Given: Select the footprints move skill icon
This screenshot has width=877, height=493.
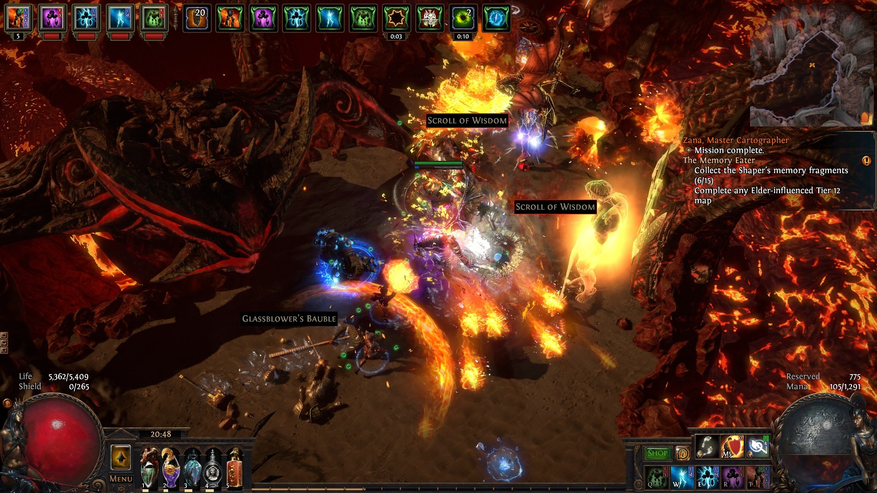Looking at the screenshot, I should [x=708, y=447].
